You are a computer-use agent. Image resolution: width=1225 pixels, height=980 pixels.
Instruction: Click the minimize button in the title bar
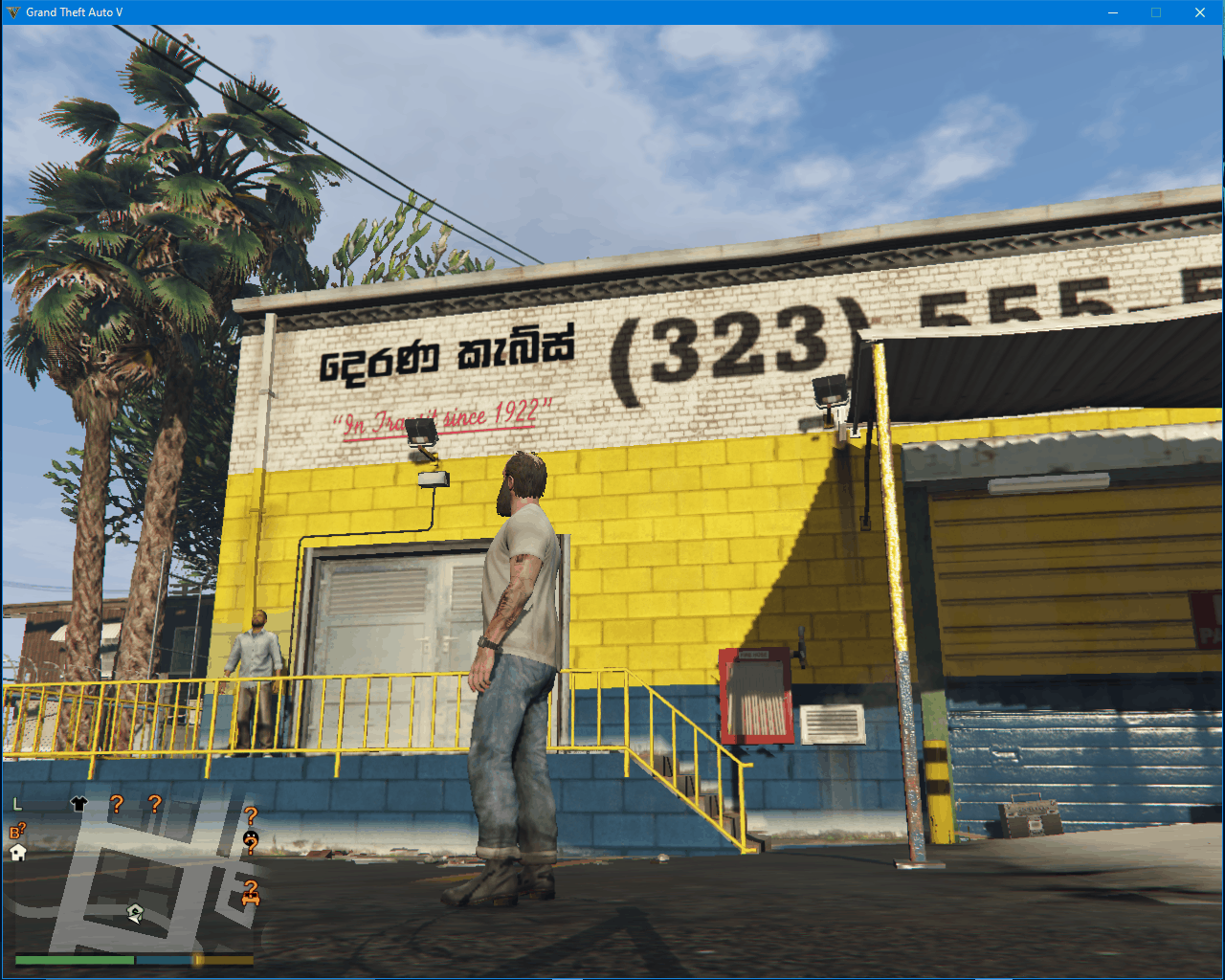1111,11
